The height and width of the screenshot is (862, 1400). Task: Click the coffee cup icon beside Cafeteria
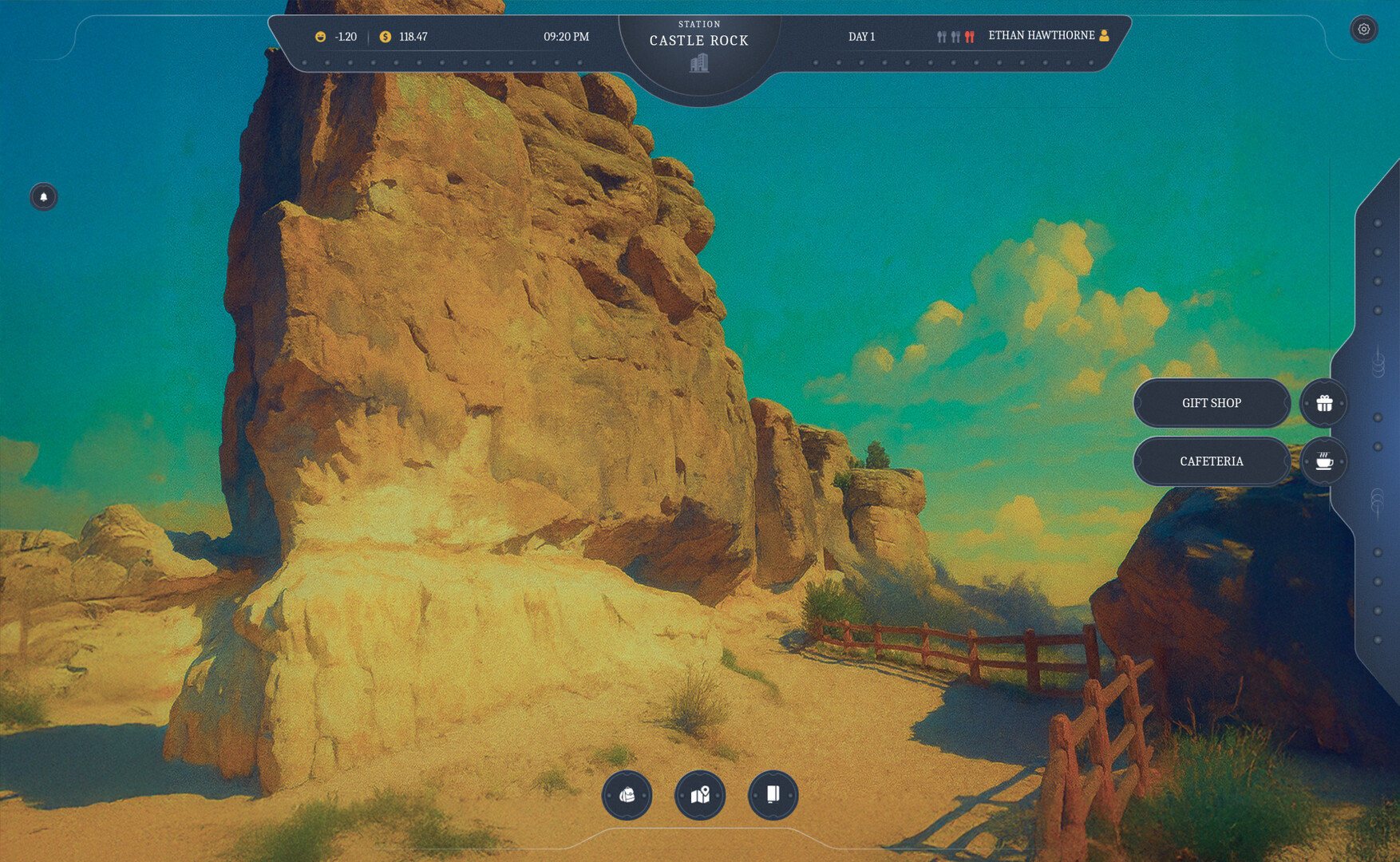point(1323,461)
